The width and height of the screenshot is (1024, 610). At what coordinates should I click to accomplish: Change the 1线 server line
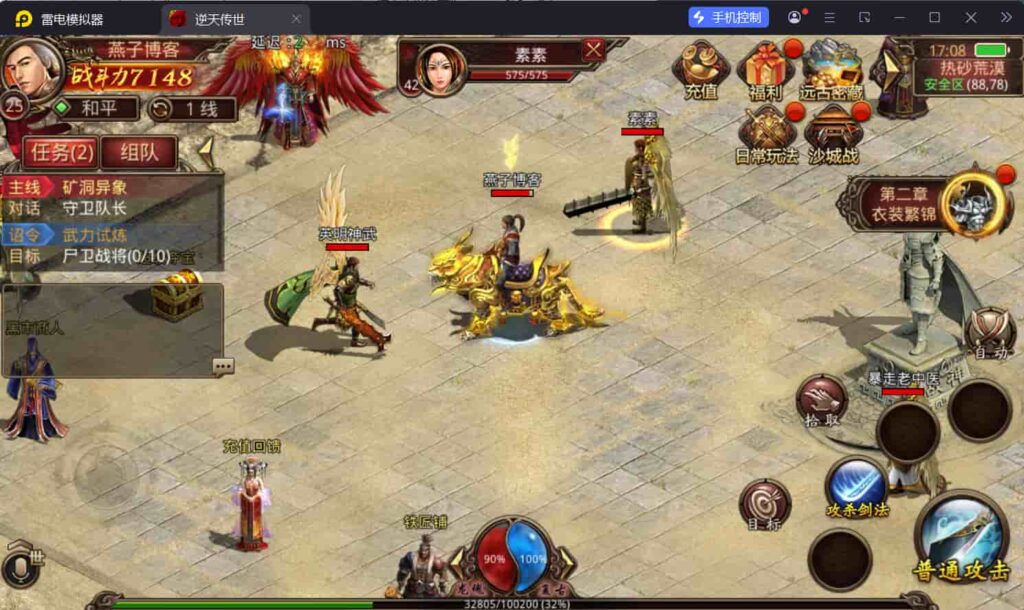(x=187, y=109)
